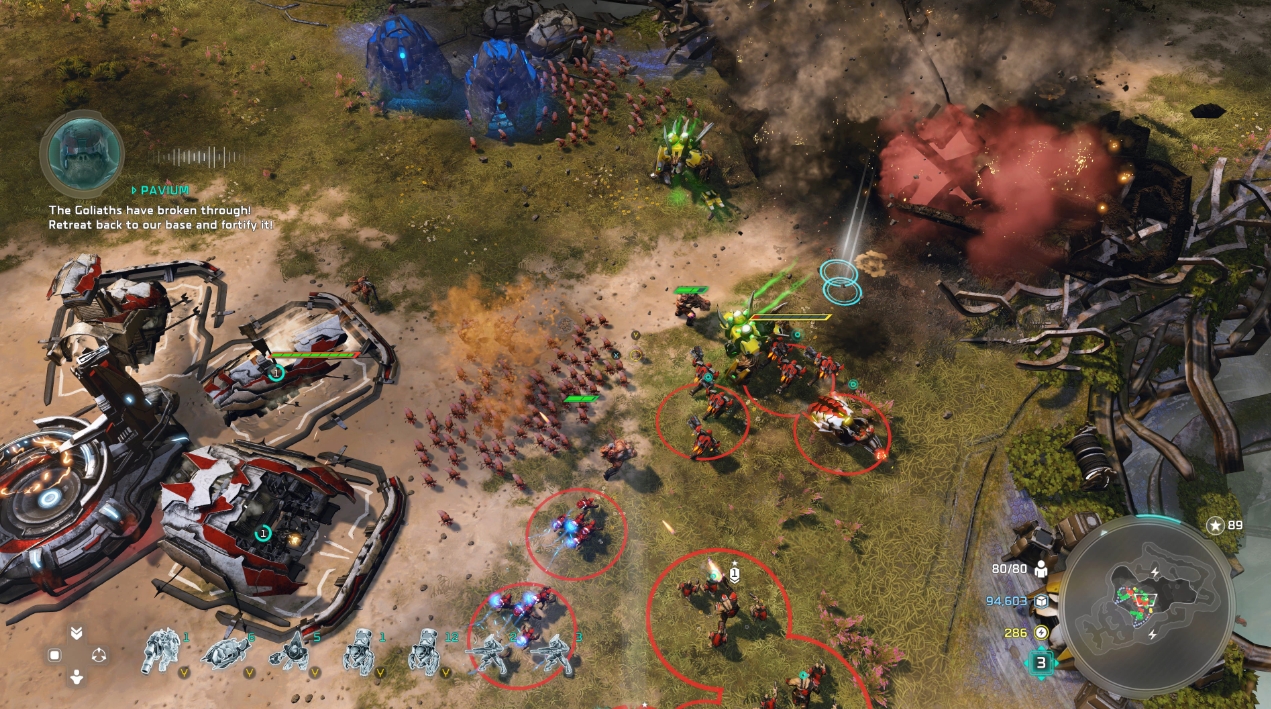Select the hover vehicle group with count 6
This screenshot has width=1271, height=709.
226,651
